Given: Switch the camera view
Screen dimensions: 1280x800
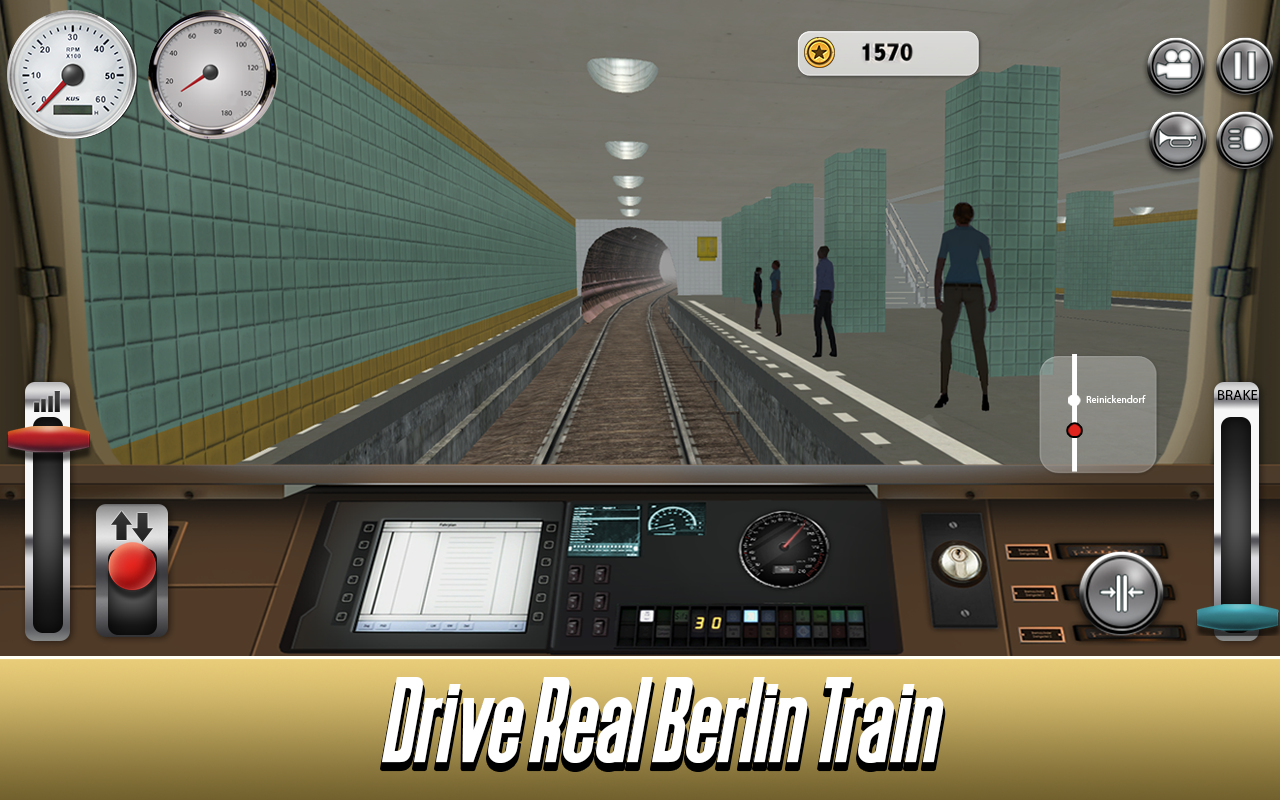Looking at the screenshot, I should click(1175, 66).
